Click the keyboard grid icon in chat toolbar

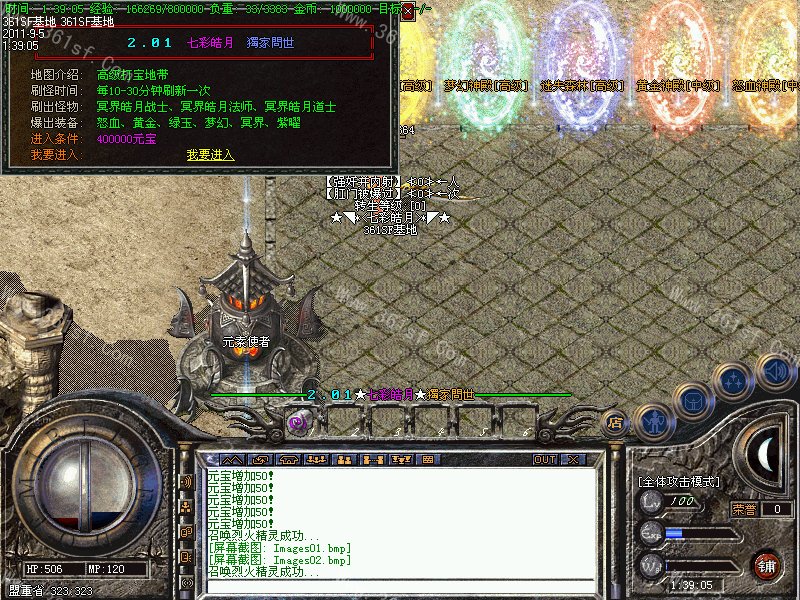427,459
